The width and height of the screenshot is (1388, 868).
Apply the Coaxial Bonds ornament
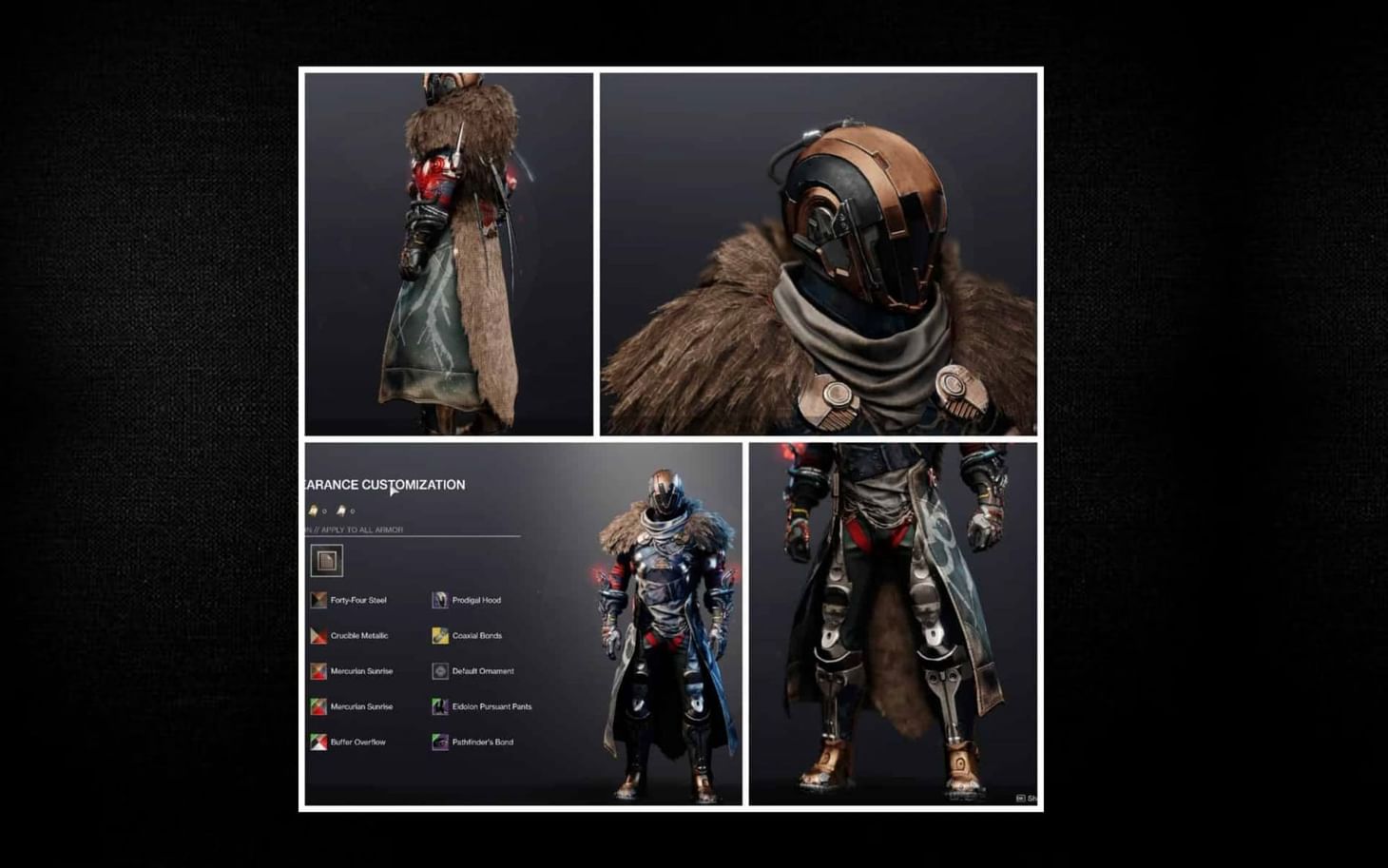439,634
